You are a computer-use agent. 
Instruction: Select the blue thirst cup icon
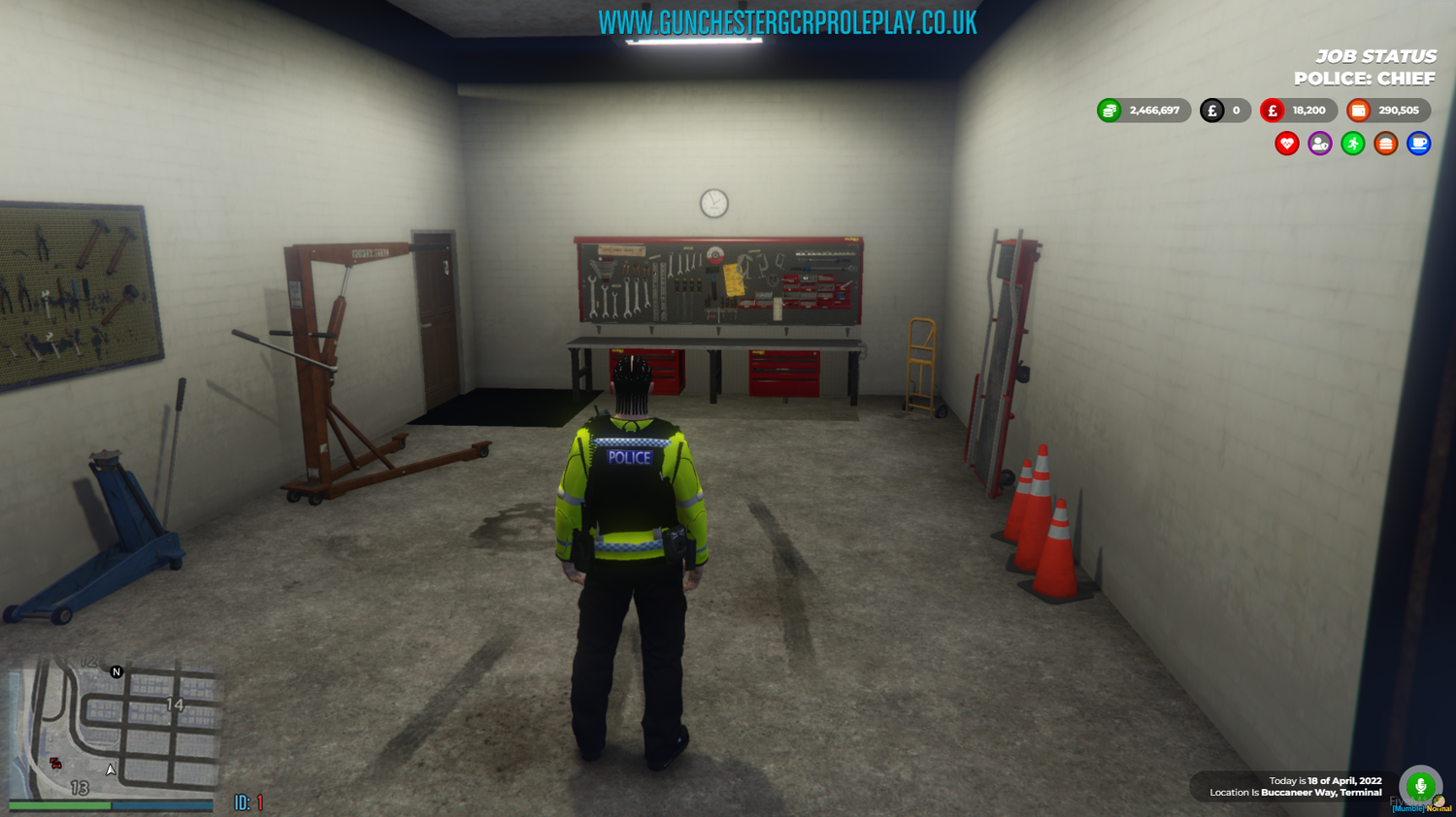[1418, 143]
